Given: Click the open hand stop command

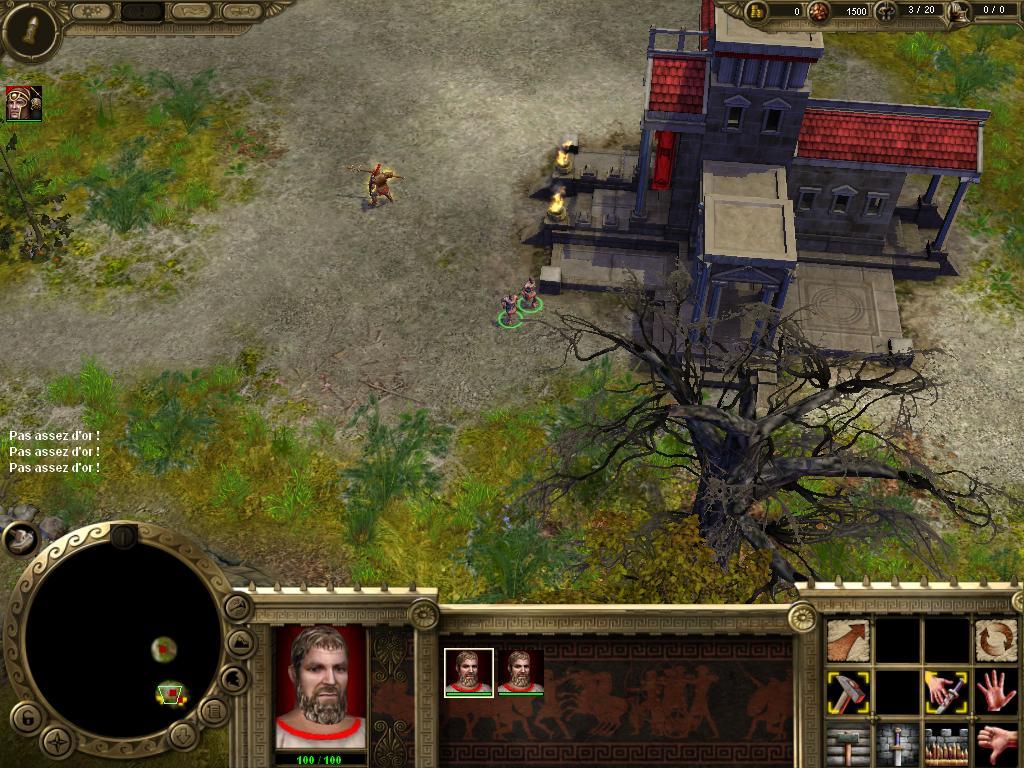Looking at the screenshot, I should pyautogui.click(x=994, y=692).
